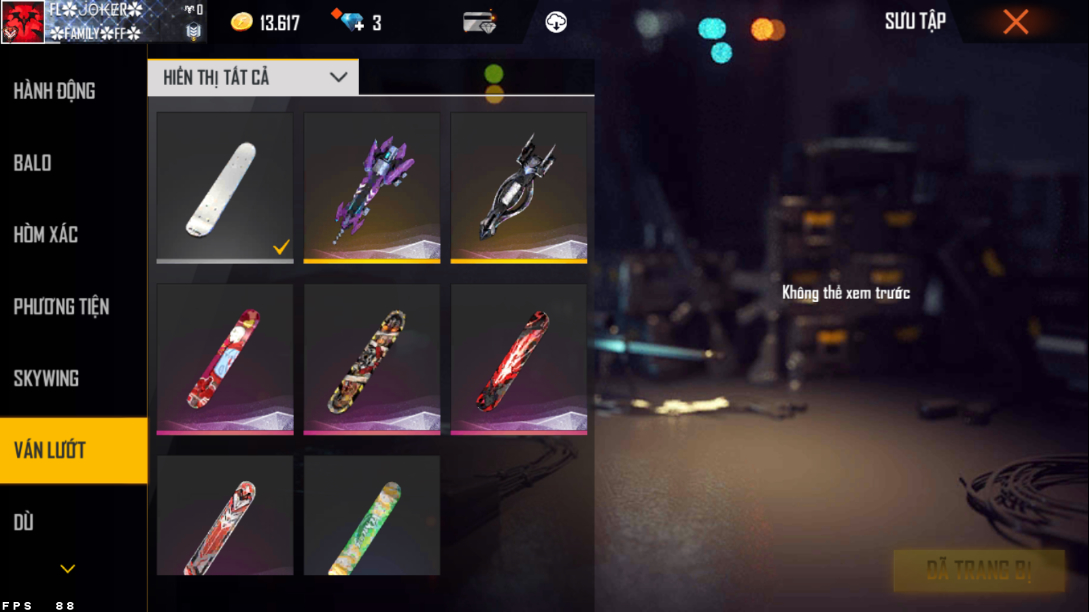Expand the Hiển Thị Tất Cả dropdown
This screenshot has height=612, width=1089.
pos(253,78)
